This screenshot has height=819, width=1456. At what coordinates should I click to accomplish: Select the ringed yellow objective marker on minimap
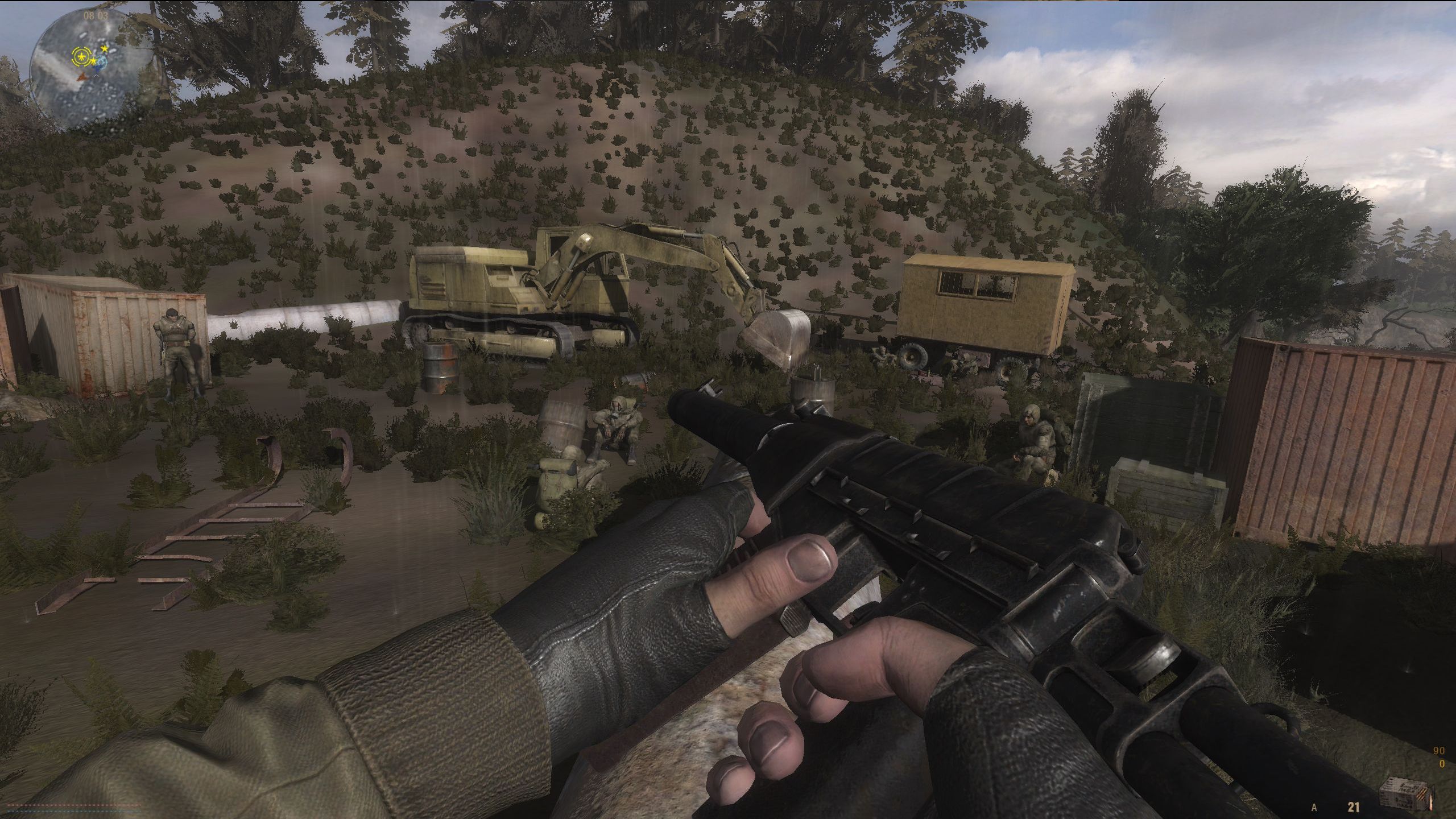pos(80,56)
